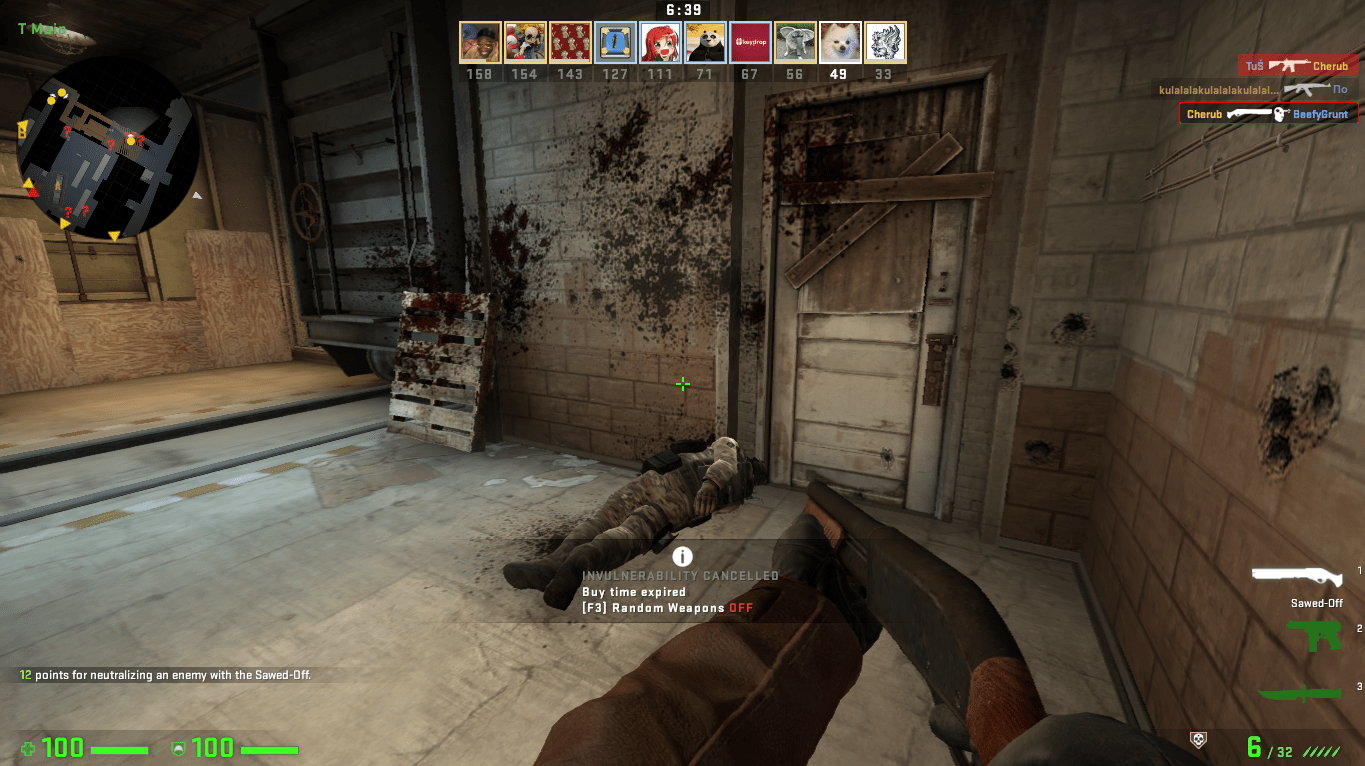The image size is (1365, 766).
Task: Click the kulalalakulalala killfeed entry
Action: point(1257,90)
